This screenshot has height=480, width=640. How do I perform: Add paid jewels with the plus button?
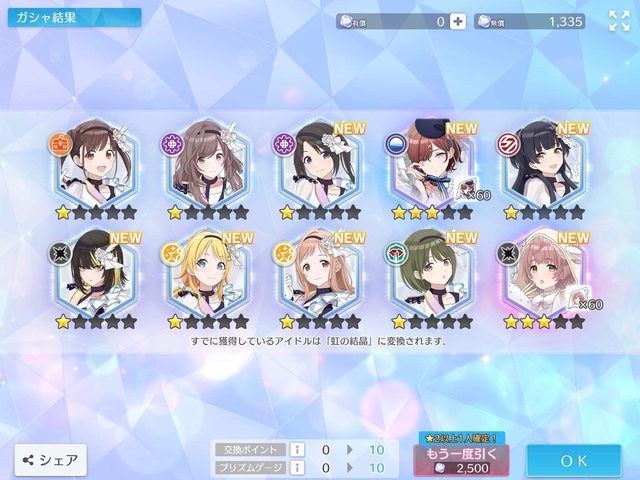pos(458,20)
